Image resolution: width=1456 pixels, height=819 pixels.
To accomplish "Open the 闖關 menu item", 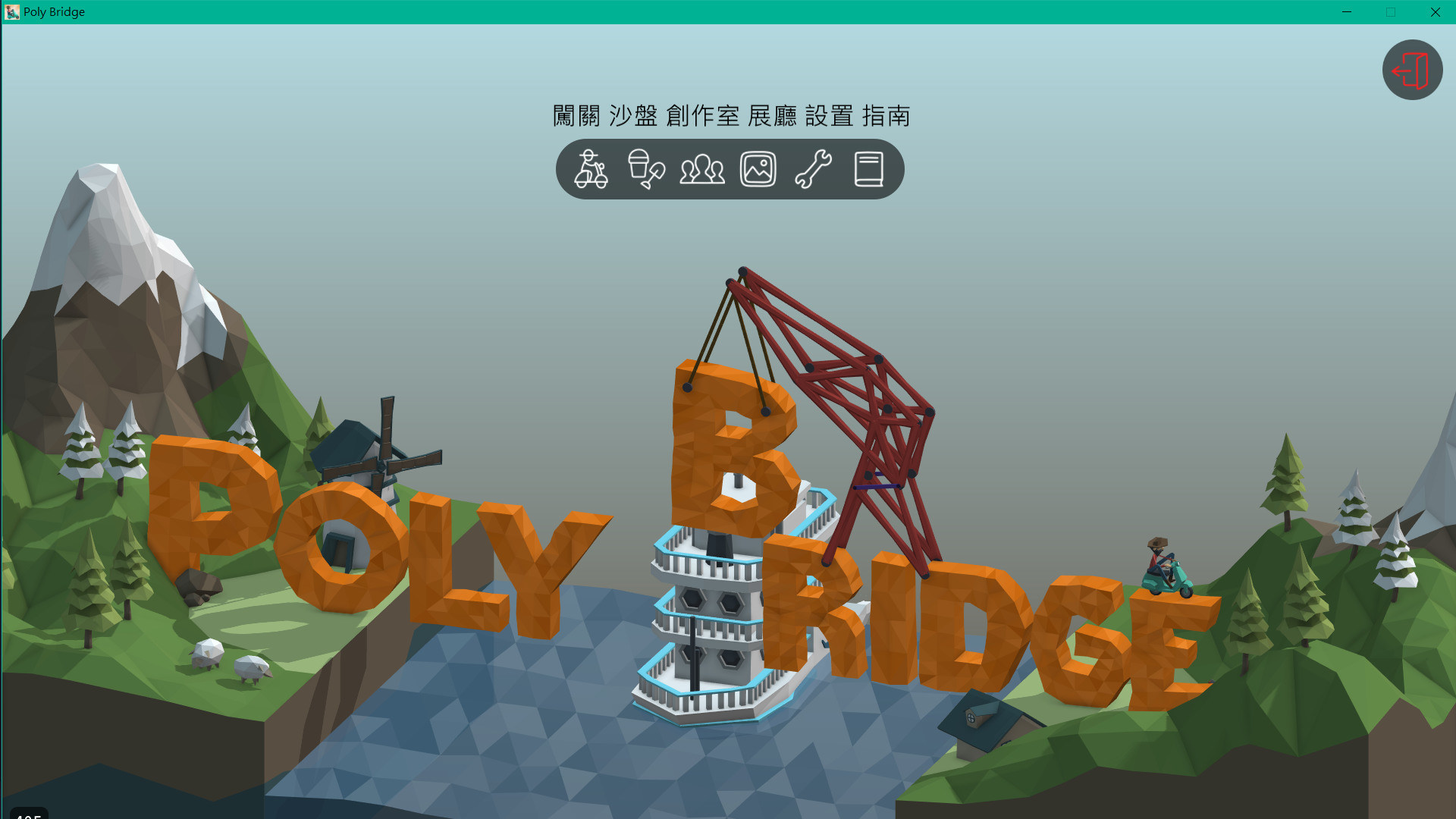I will 577,117.
